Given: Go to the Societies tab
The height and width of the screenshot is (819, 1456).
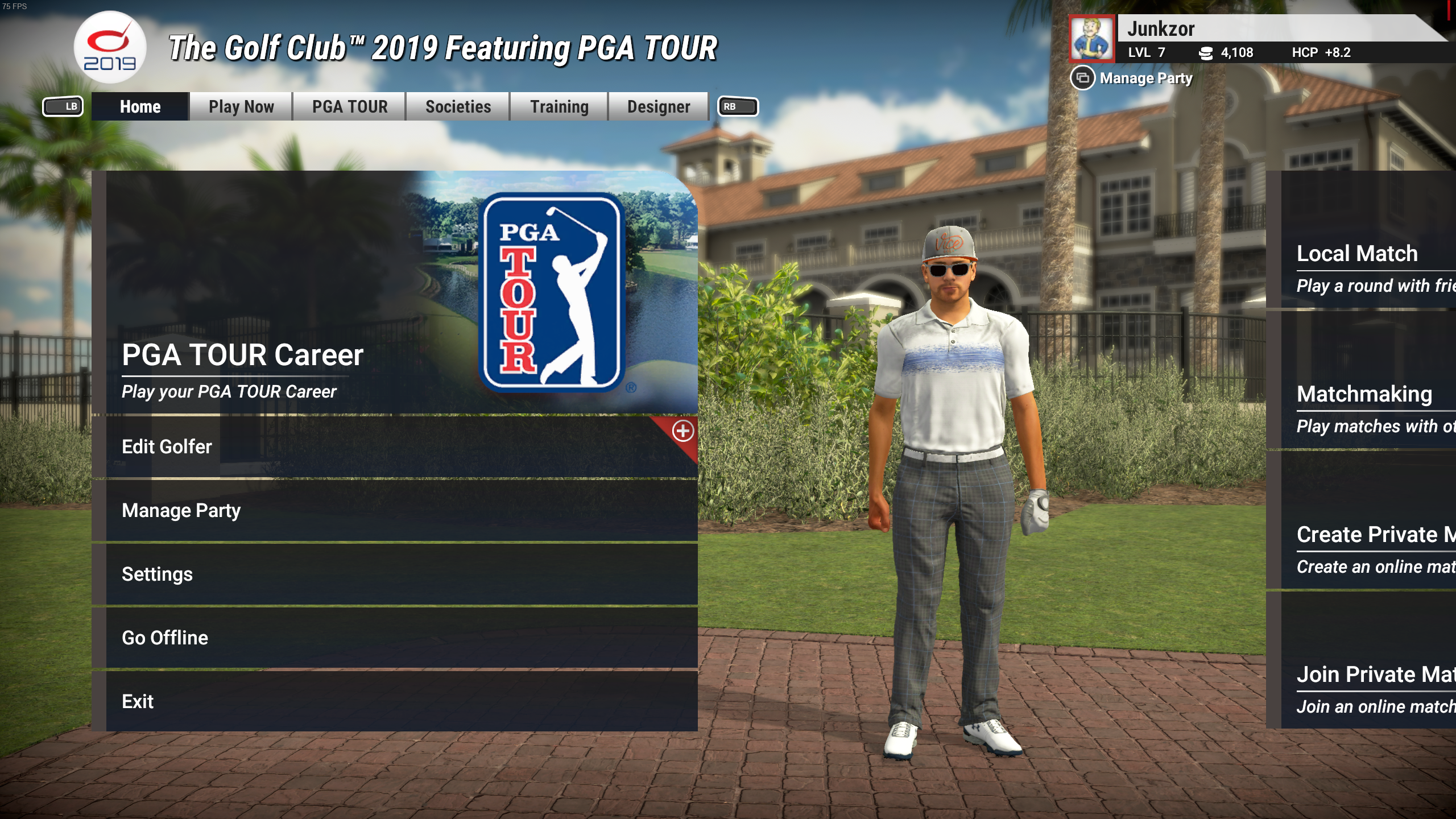Looking at the screenshot, I should [x=458, y=107].
